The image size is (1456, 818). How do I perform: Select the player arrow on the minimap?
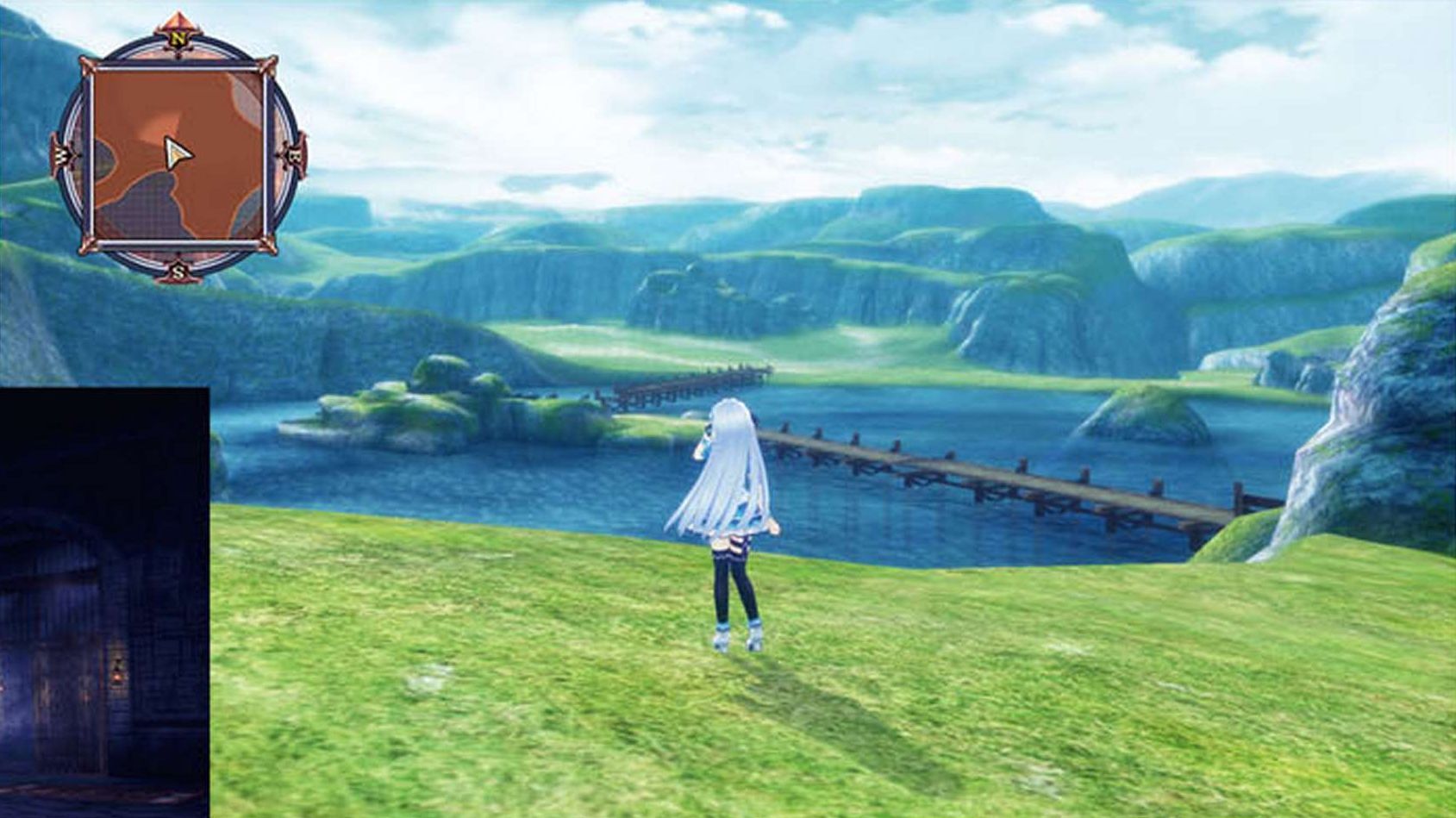pyautogui.click(x=177, y=153)
